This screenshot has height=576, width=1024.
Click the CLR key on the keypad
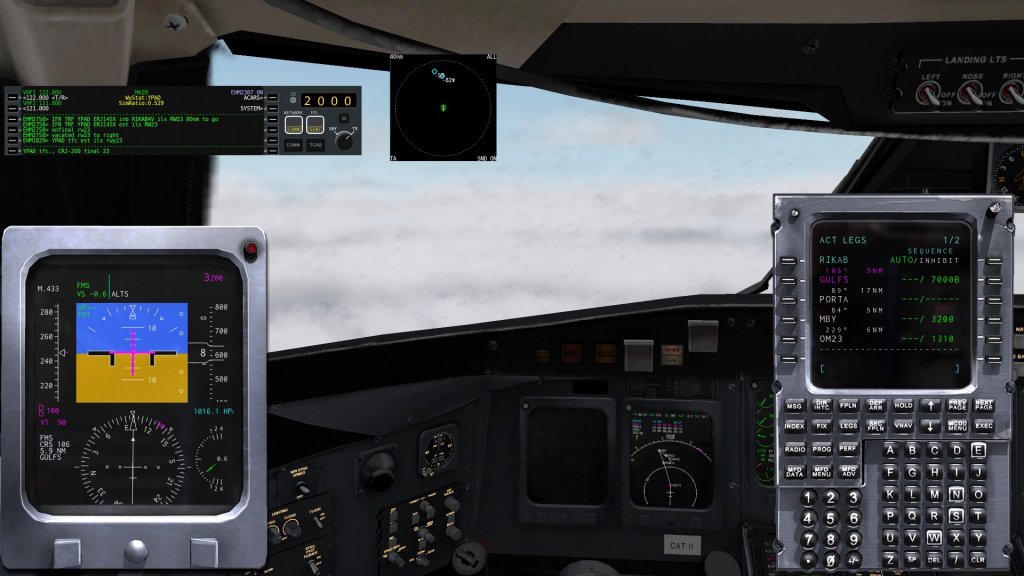click(x=978, y=558)
